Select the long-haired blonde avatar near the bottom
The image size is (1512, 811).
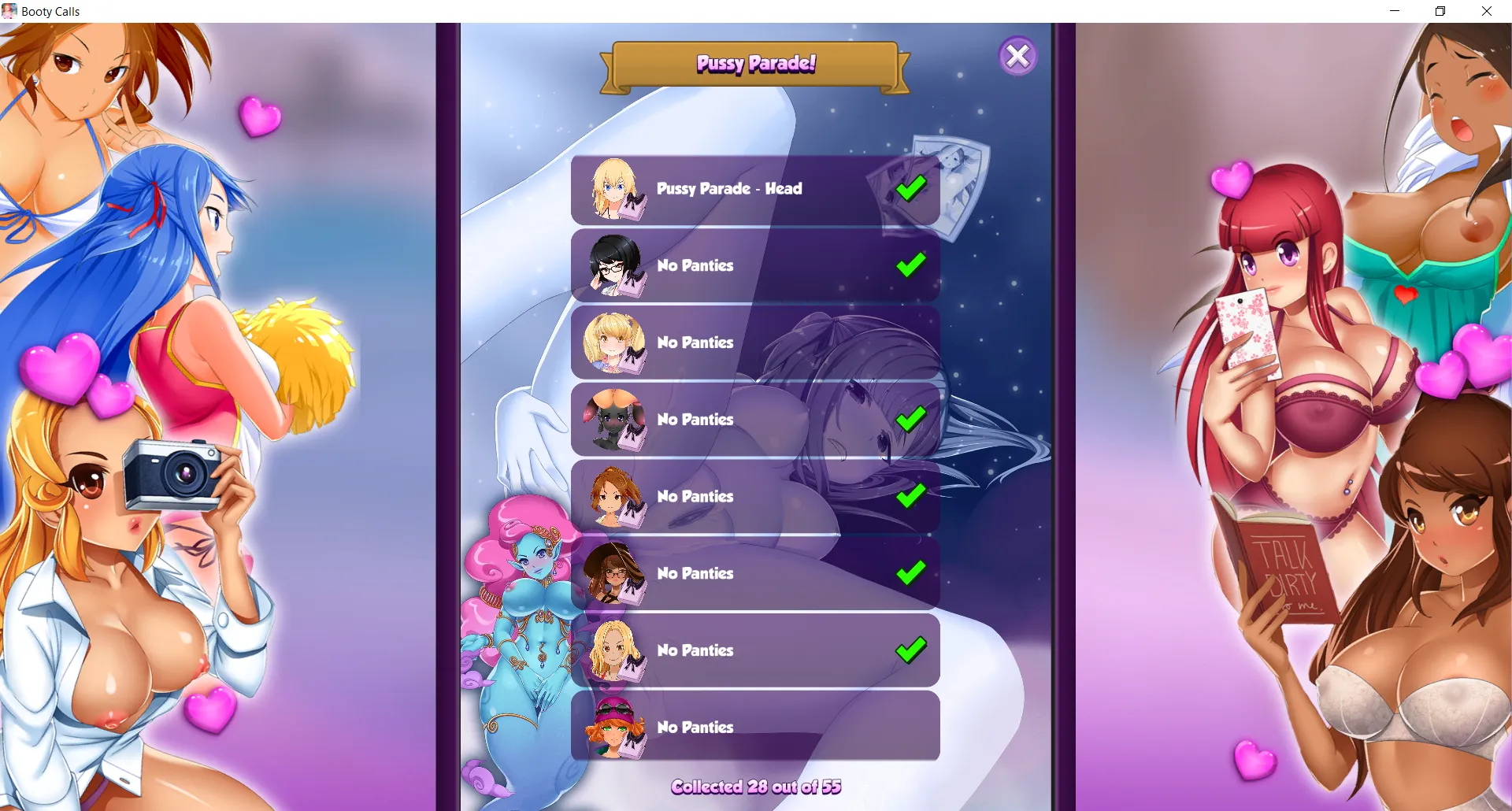click(x=616, y=650)
